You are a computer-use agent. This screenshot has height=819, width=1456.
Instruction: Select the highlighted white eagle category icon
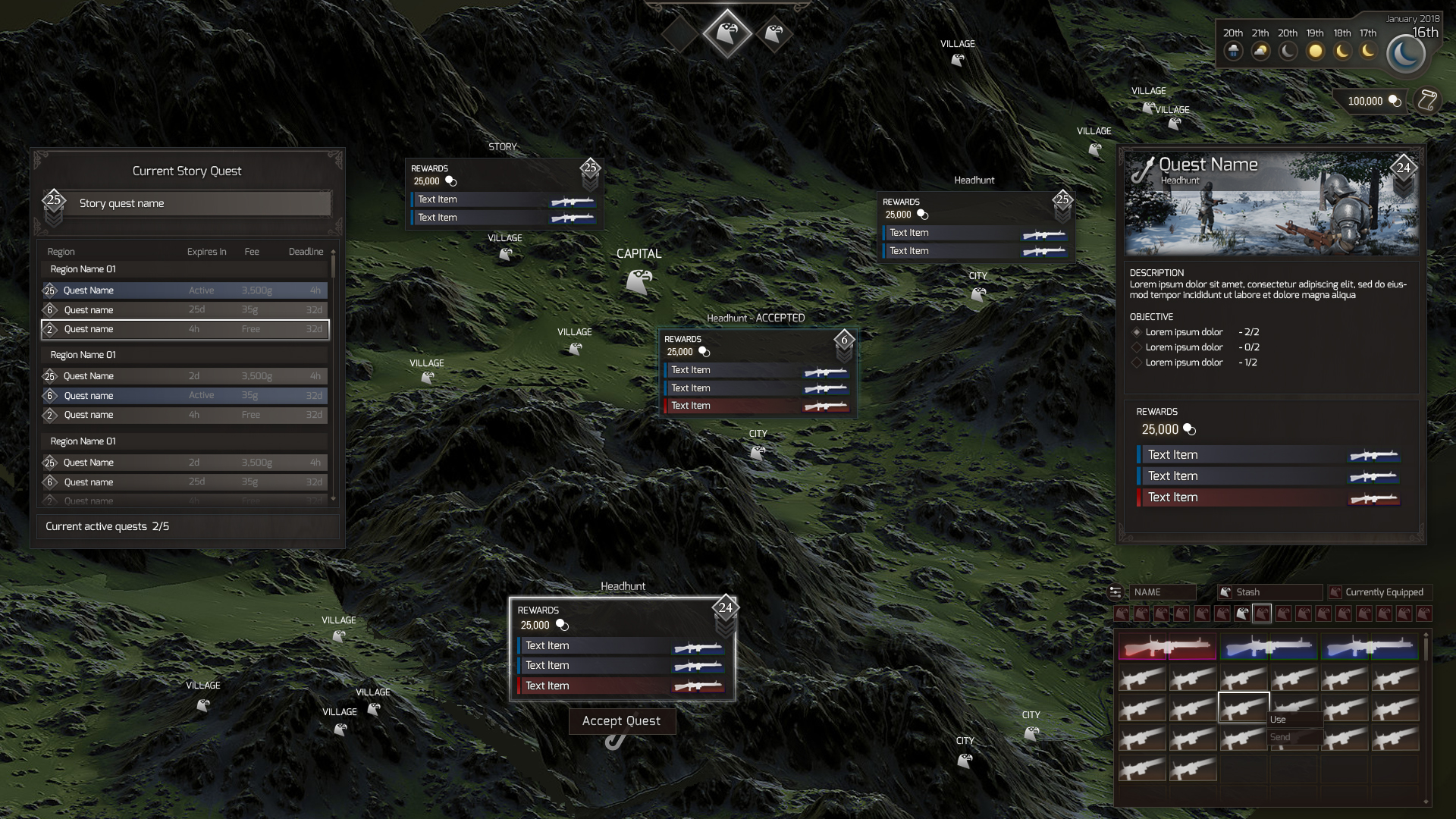[1242, 613]
